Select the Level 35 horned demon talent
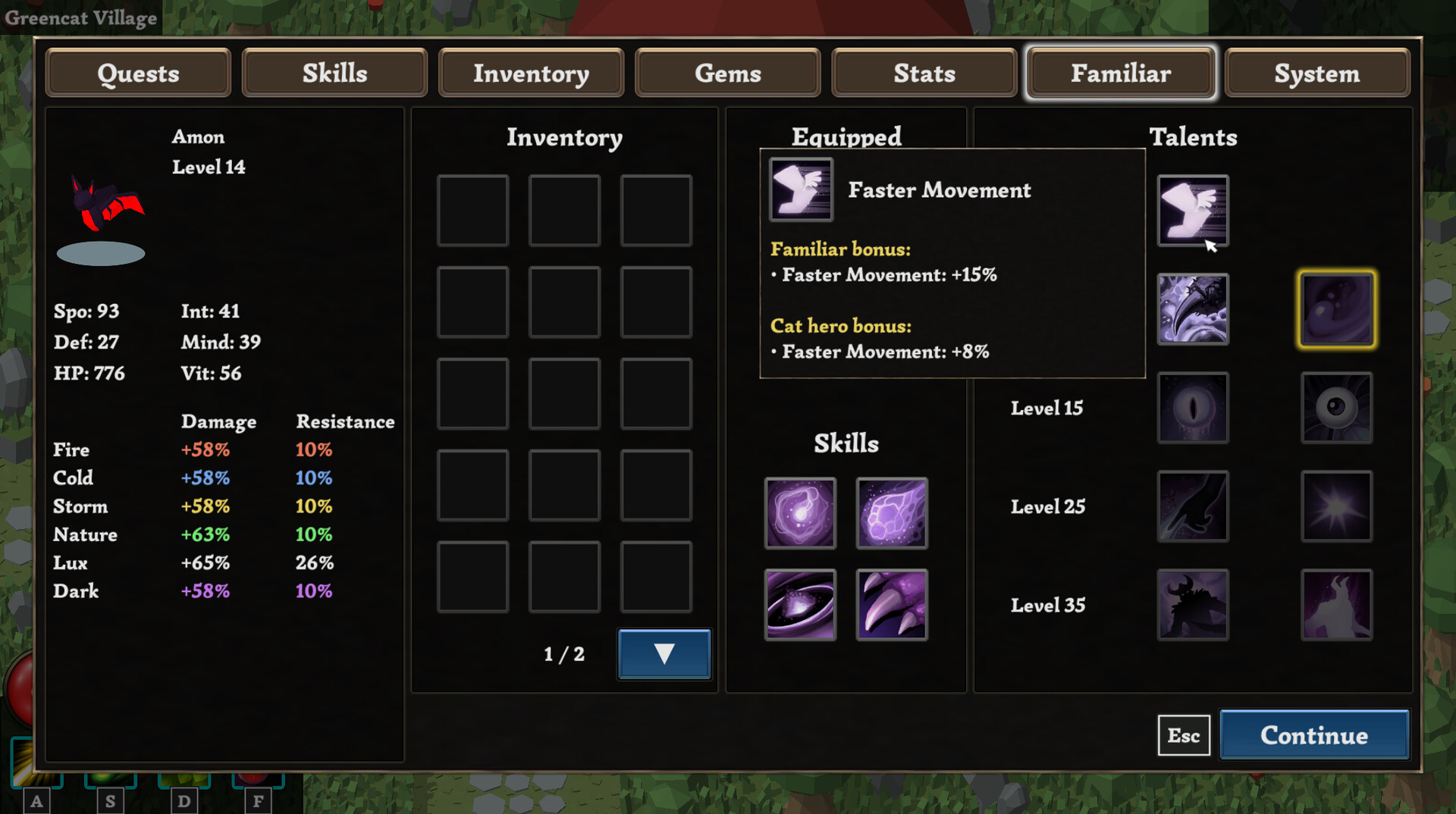Screen dimensions: 1456x814 [1193, 604]
